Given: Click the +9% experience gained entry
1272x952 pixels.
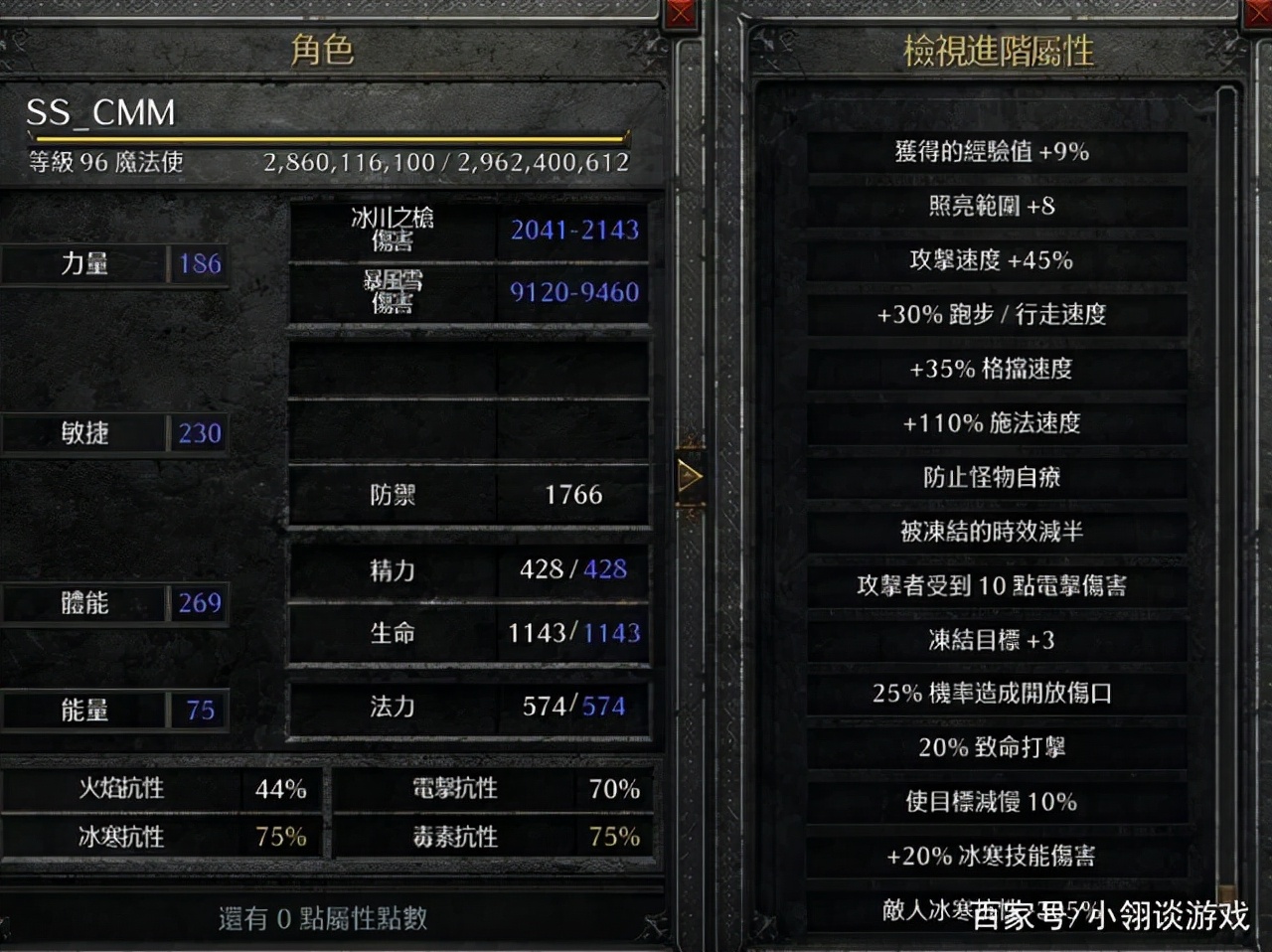Looking at the screenshot, I should pyautogui.click(x=993, y=152).
